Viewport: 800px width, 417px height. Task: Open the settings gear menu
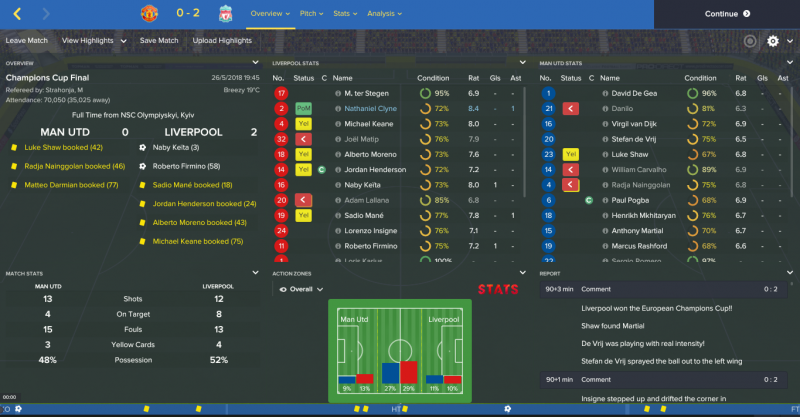pyautogui.click(x=773, y=41)
